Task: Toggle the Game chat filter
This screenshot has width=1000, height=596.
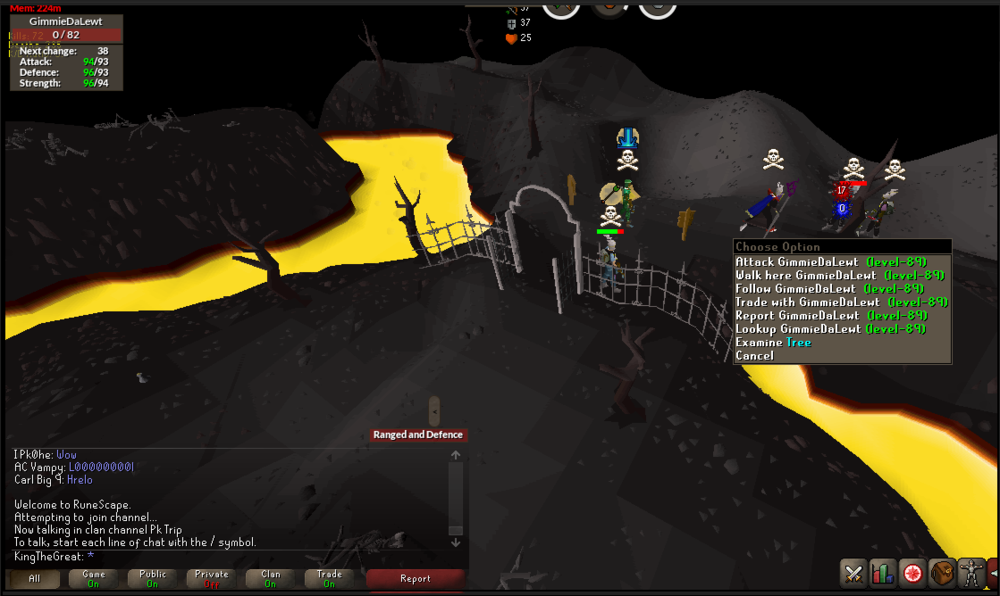Action: (94, 578)
